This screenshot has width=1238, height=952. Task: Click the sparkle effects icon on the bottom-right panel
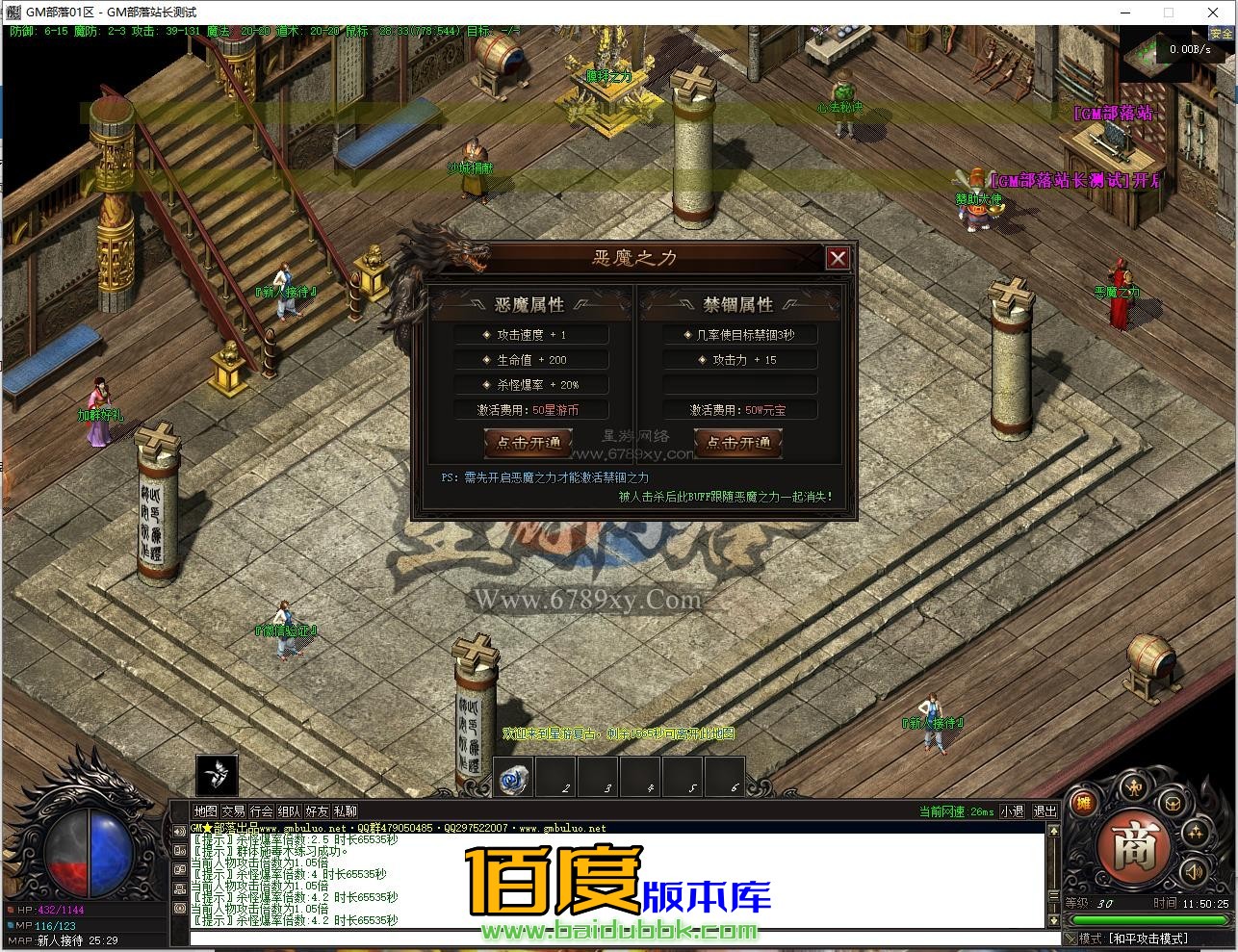click(x=1195, y=833)
